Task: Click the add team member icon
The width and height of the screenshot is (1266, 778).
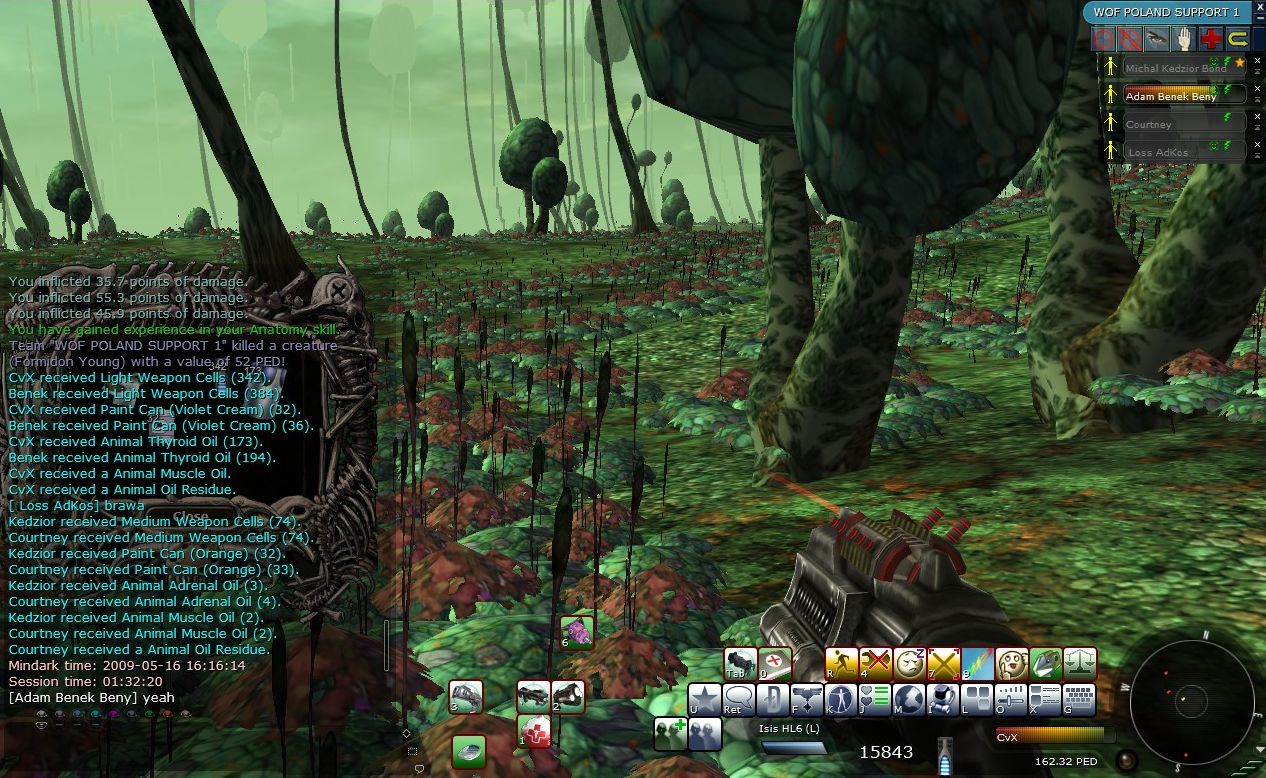Action: (x=669, y=733)
